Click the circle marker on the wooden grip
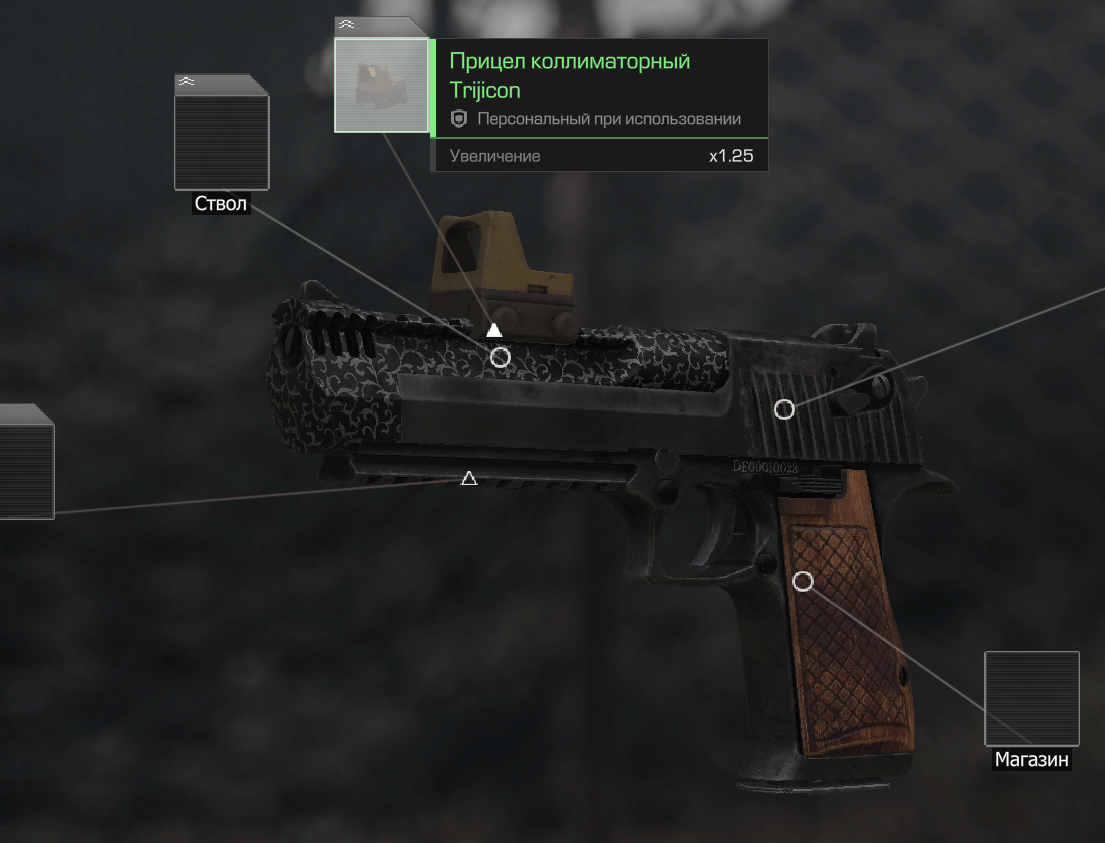The width and height of the screenshot is (1105, 843). [802, 581]
